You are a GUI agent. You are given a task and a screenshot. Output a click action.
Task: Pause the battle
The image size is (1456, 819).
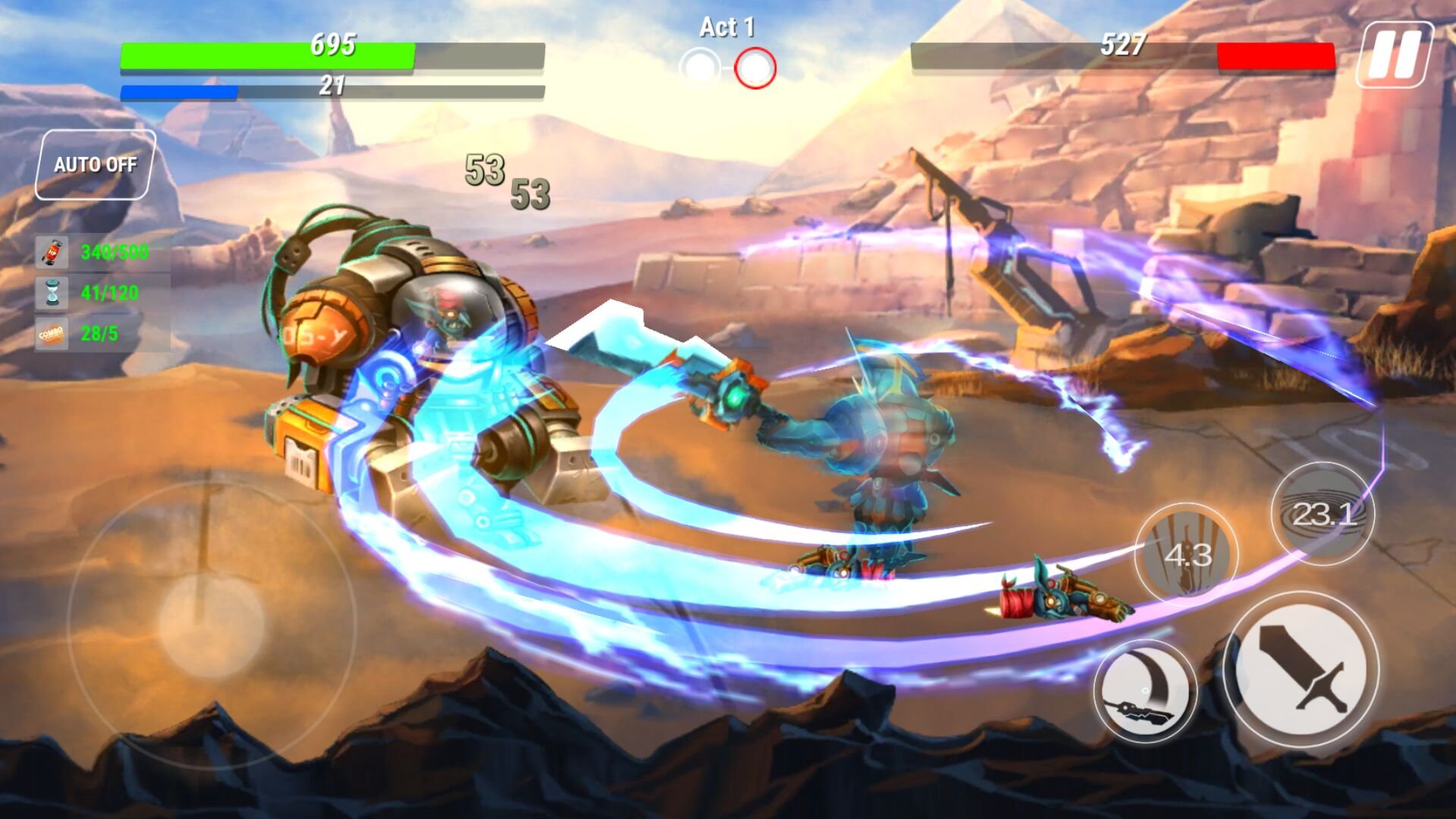[x=1394, y=55]
